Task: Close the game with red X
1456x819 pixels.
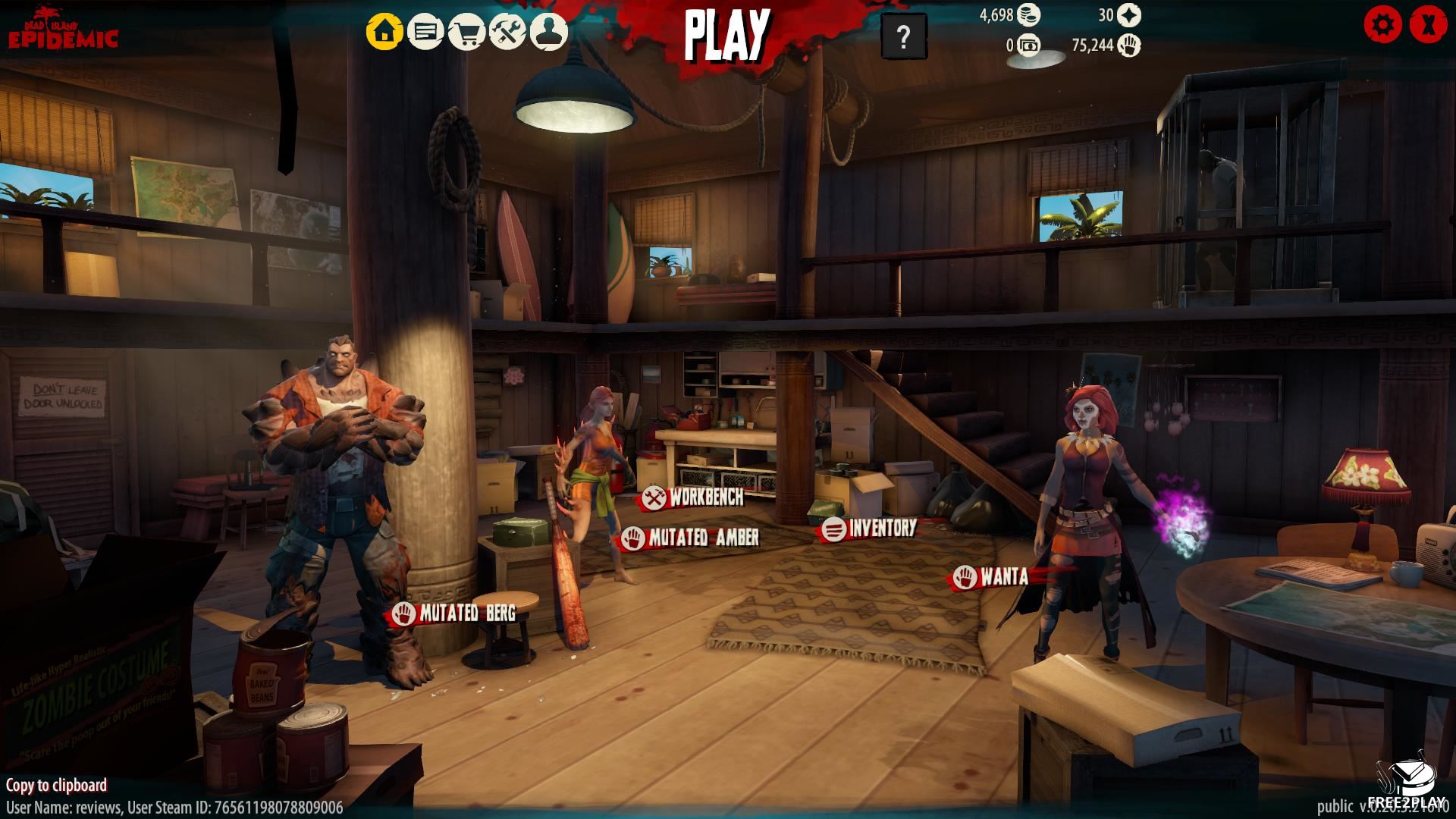Action: [x=1428, y=25]
